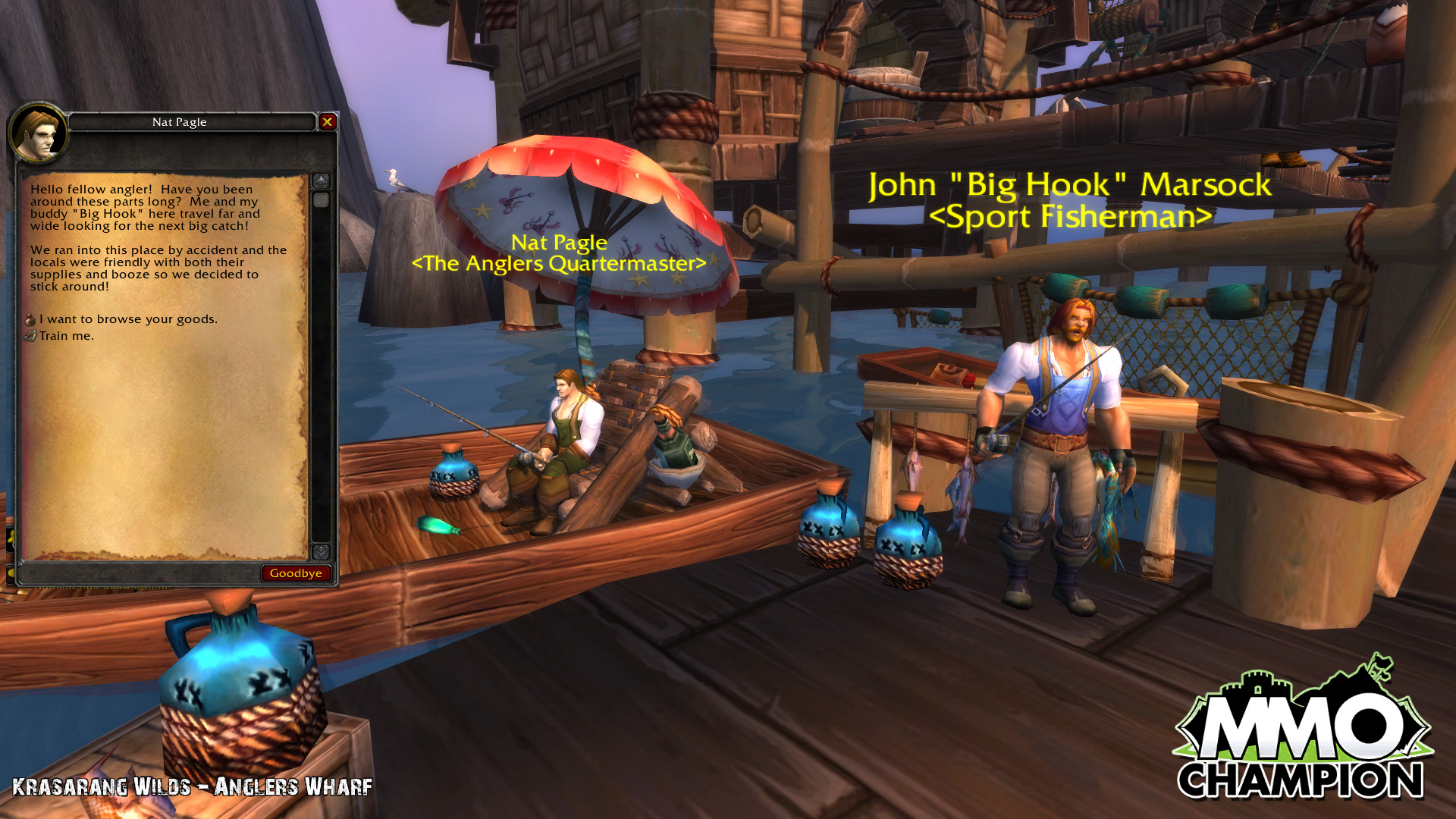Click the Goodbye button

(x=296, y=573)
